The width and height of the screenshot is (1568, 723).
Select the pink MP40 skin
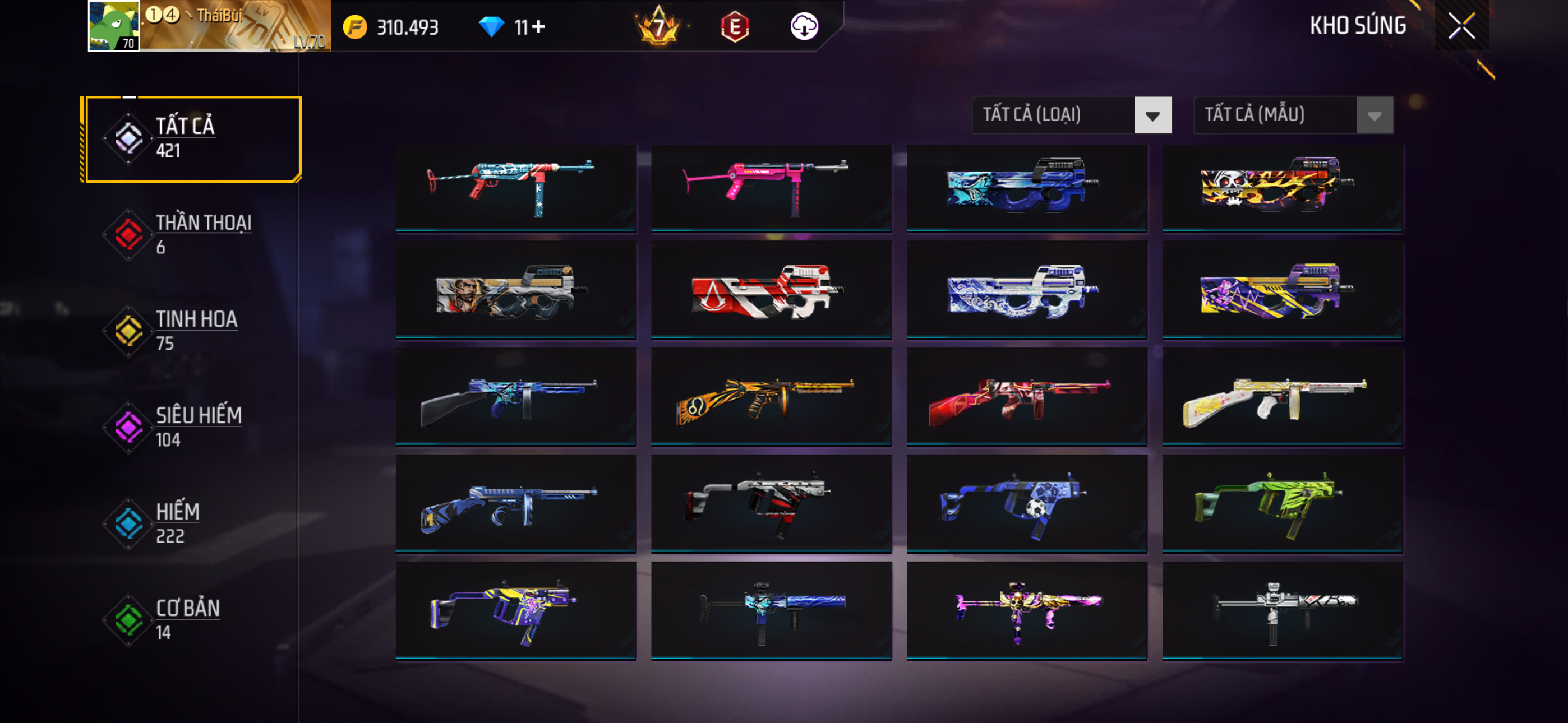771,187
